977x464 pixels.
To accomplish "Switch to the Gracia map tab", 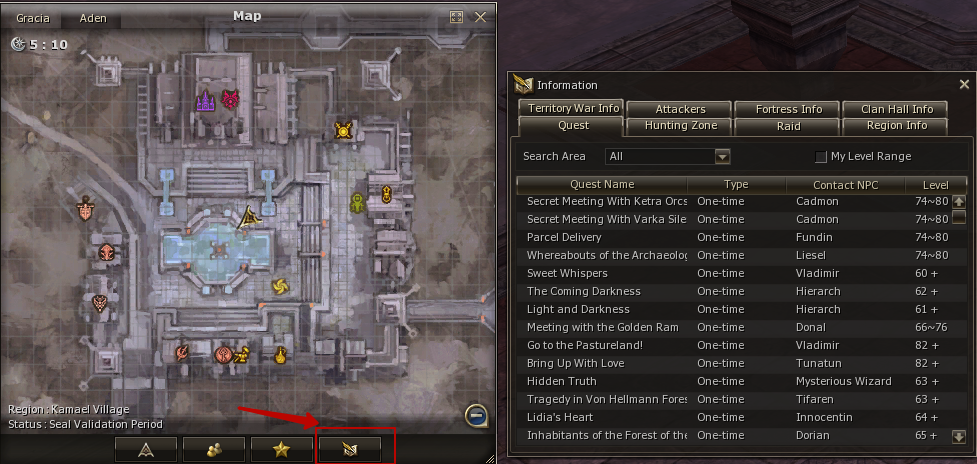I will pyautogui.click(x=33, y=19).
